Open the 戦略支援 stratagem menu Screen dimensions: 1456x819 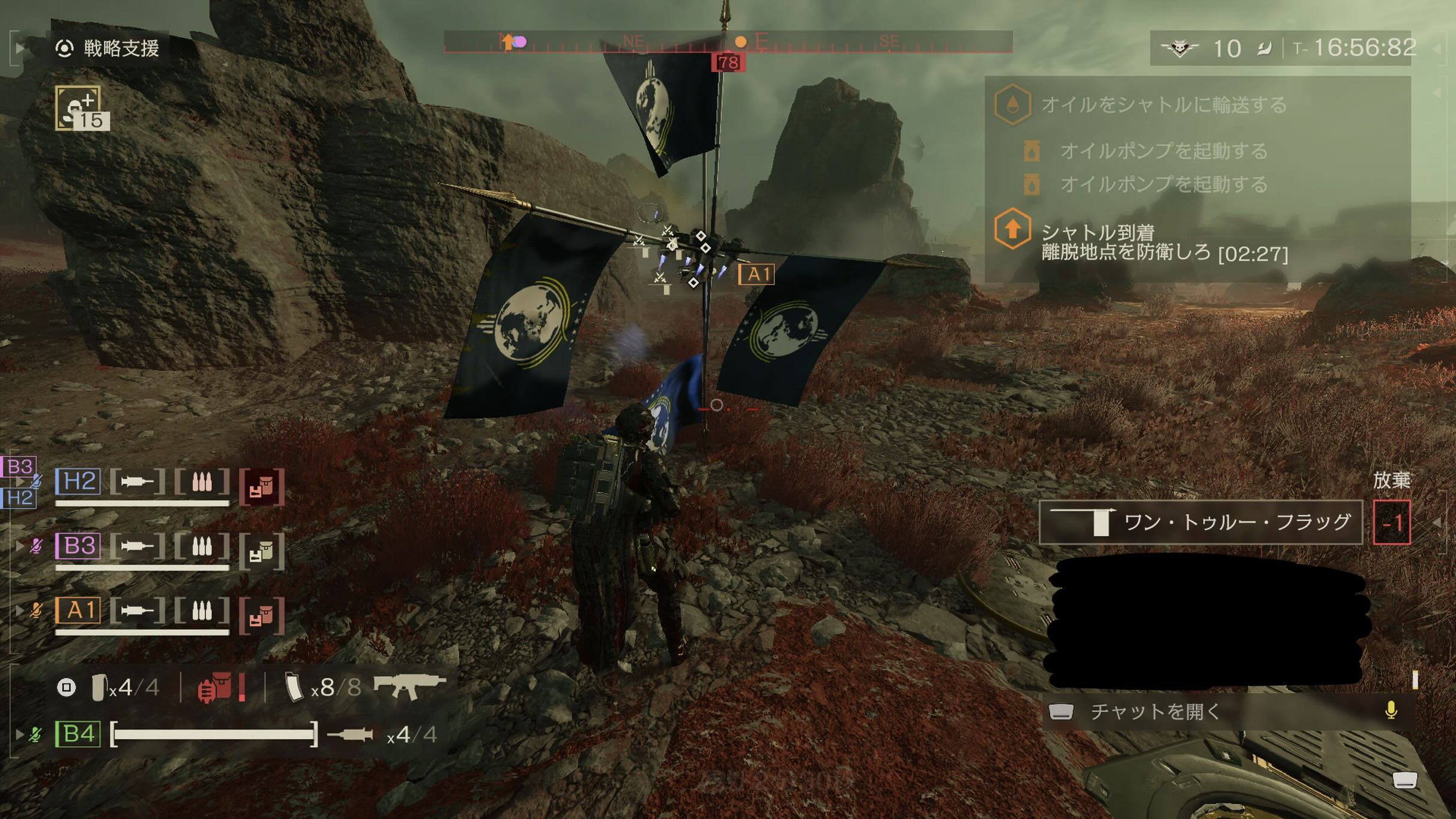click(108, 48)
